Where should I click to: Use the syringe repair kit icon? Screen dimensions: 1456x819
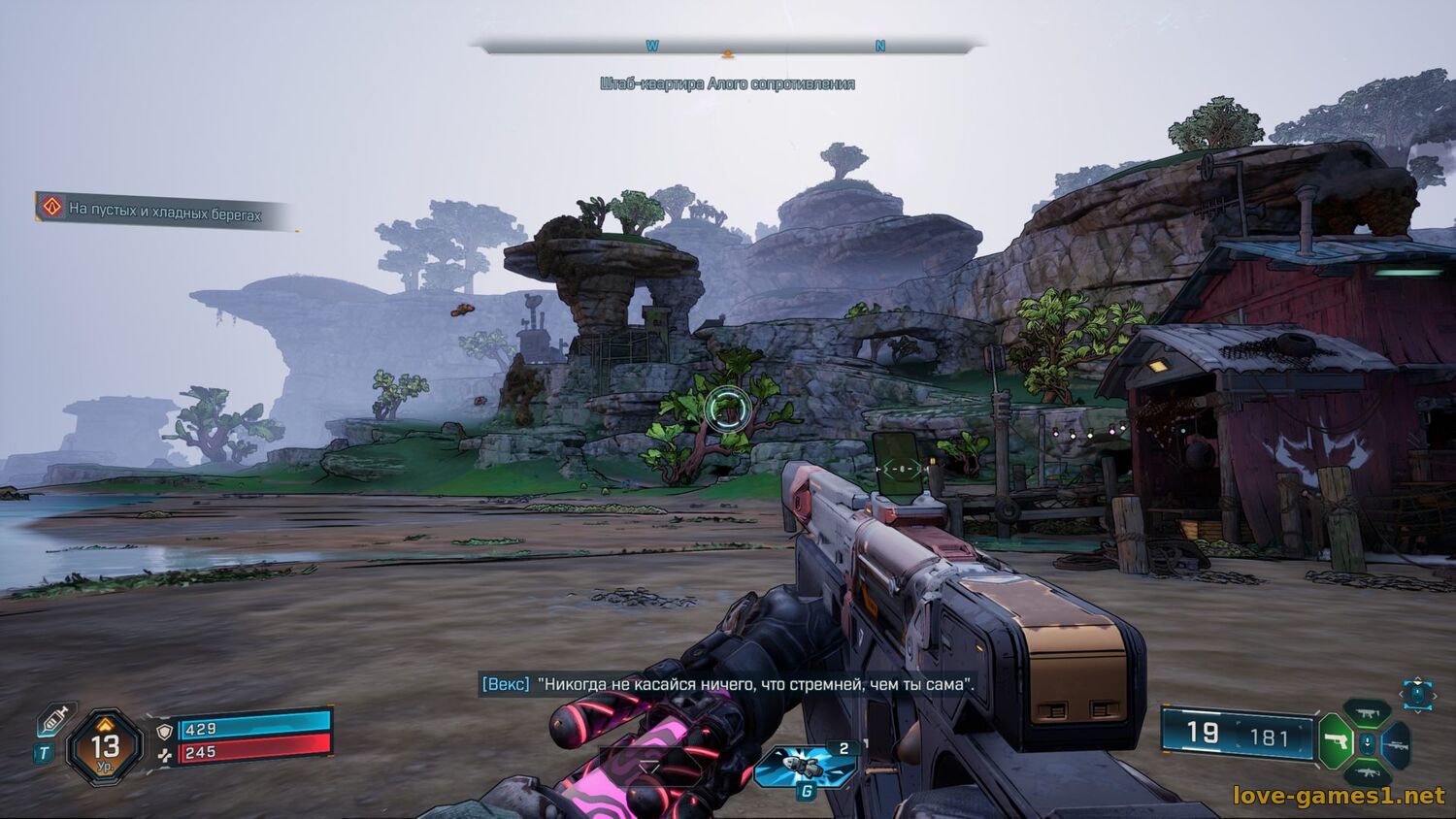click(x=55, y=719)
